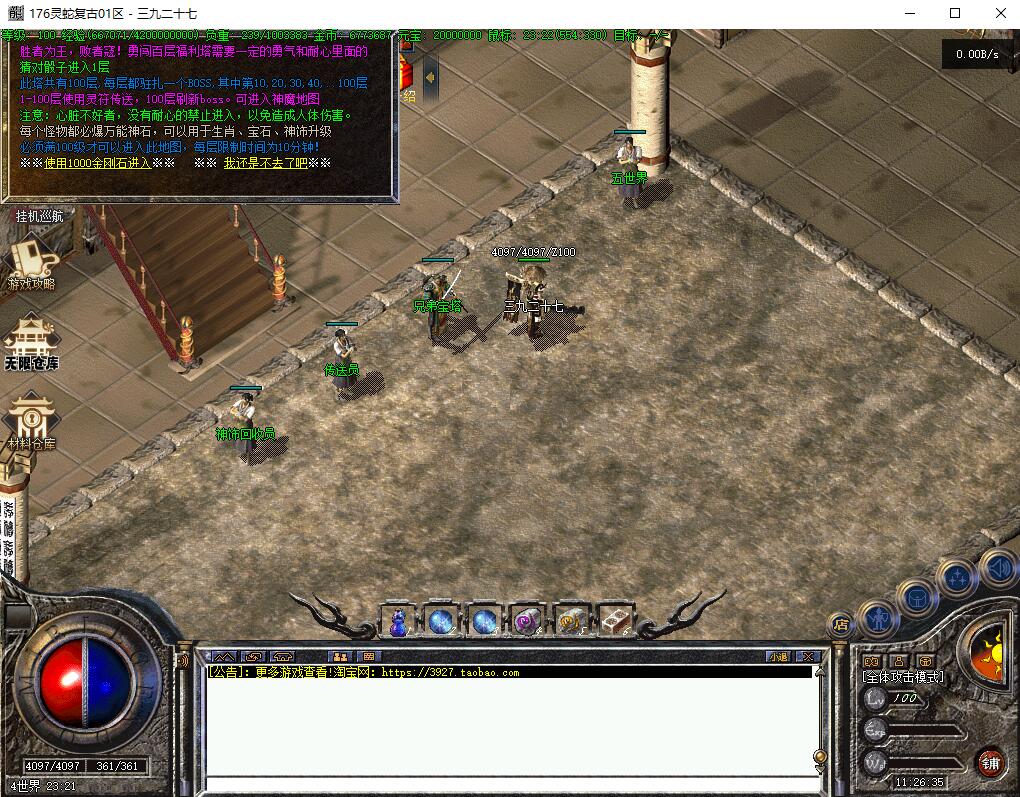
Task: Open the 材料仓库 material warehouse
Action: coord(31,422)
